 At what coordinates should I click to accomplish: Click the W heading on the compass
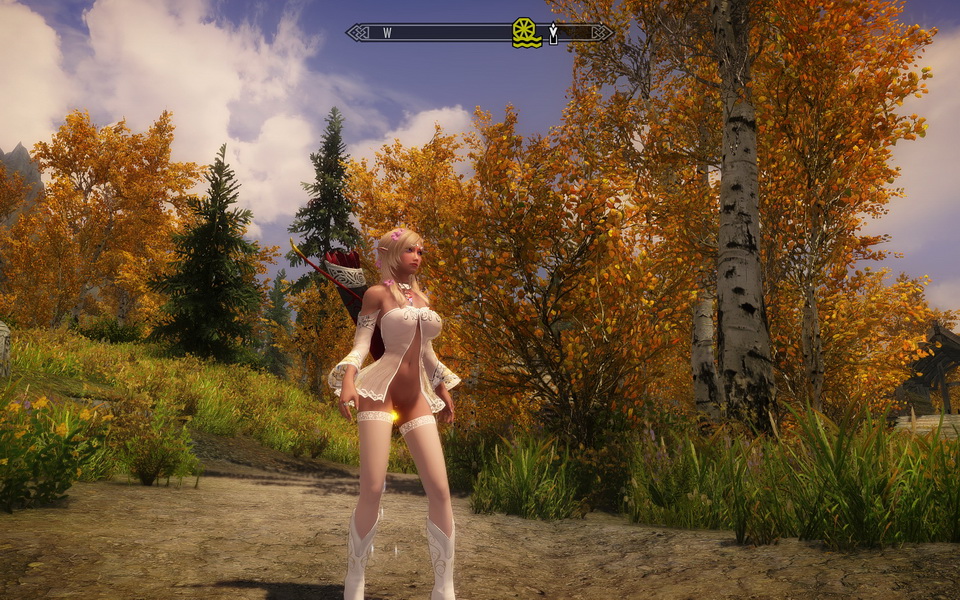[x=387, y=33]
